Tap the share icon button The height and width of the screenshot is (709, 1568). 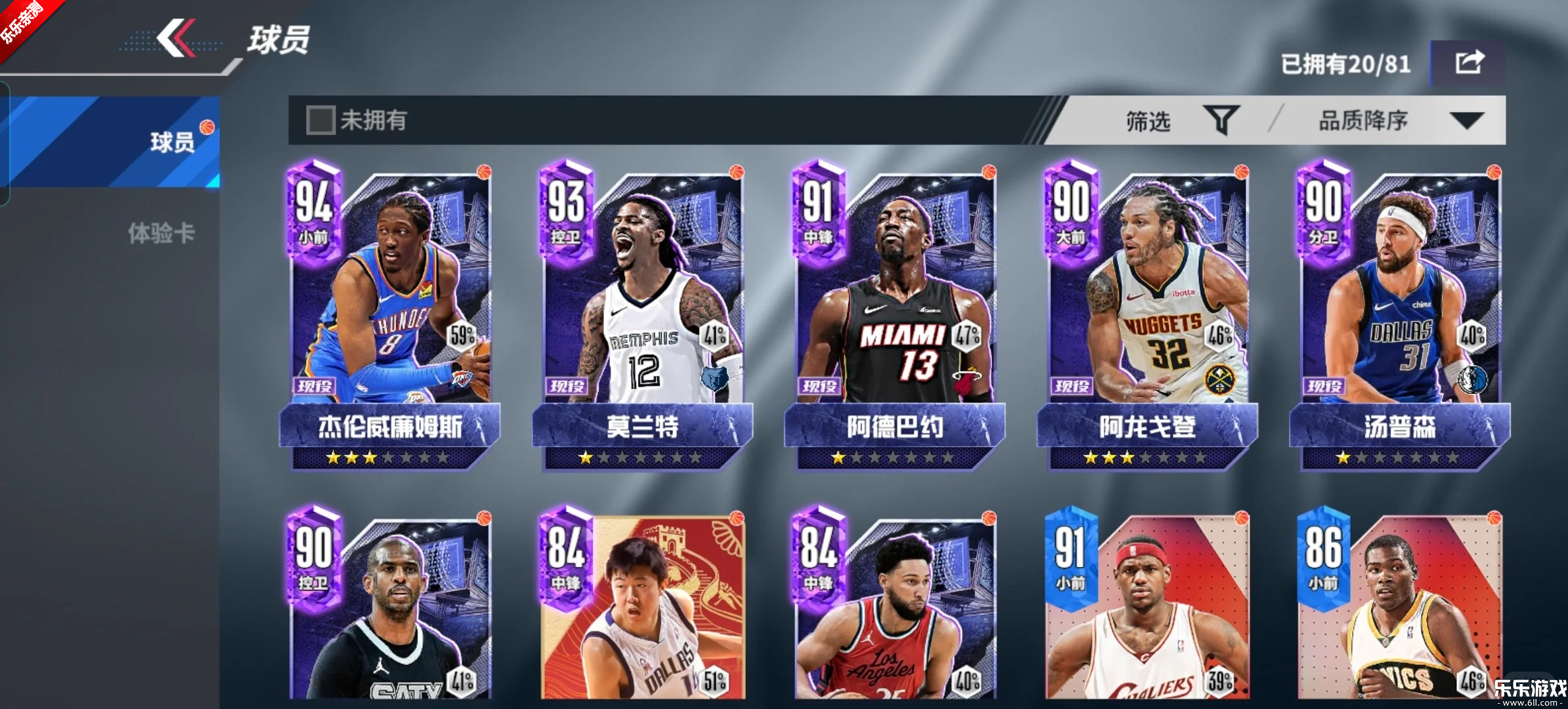click(x=1468, y=63)
